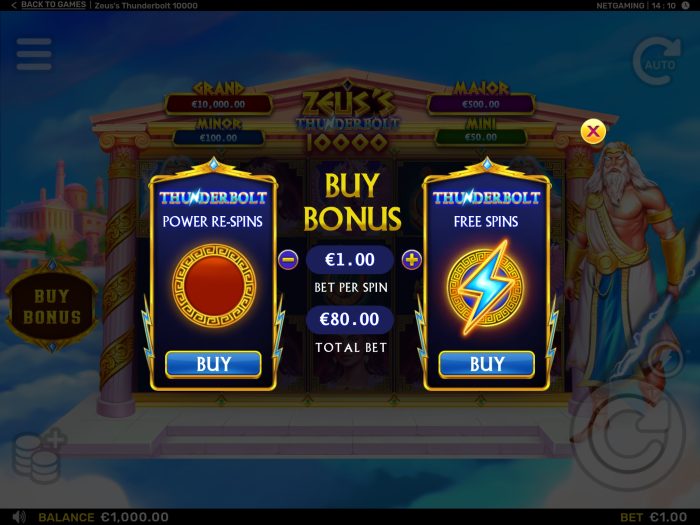Image resolution: width=700 pixels, height=525 pixels.
Task: Decrease bet per spin with minus button
Action: pos(289,260)
